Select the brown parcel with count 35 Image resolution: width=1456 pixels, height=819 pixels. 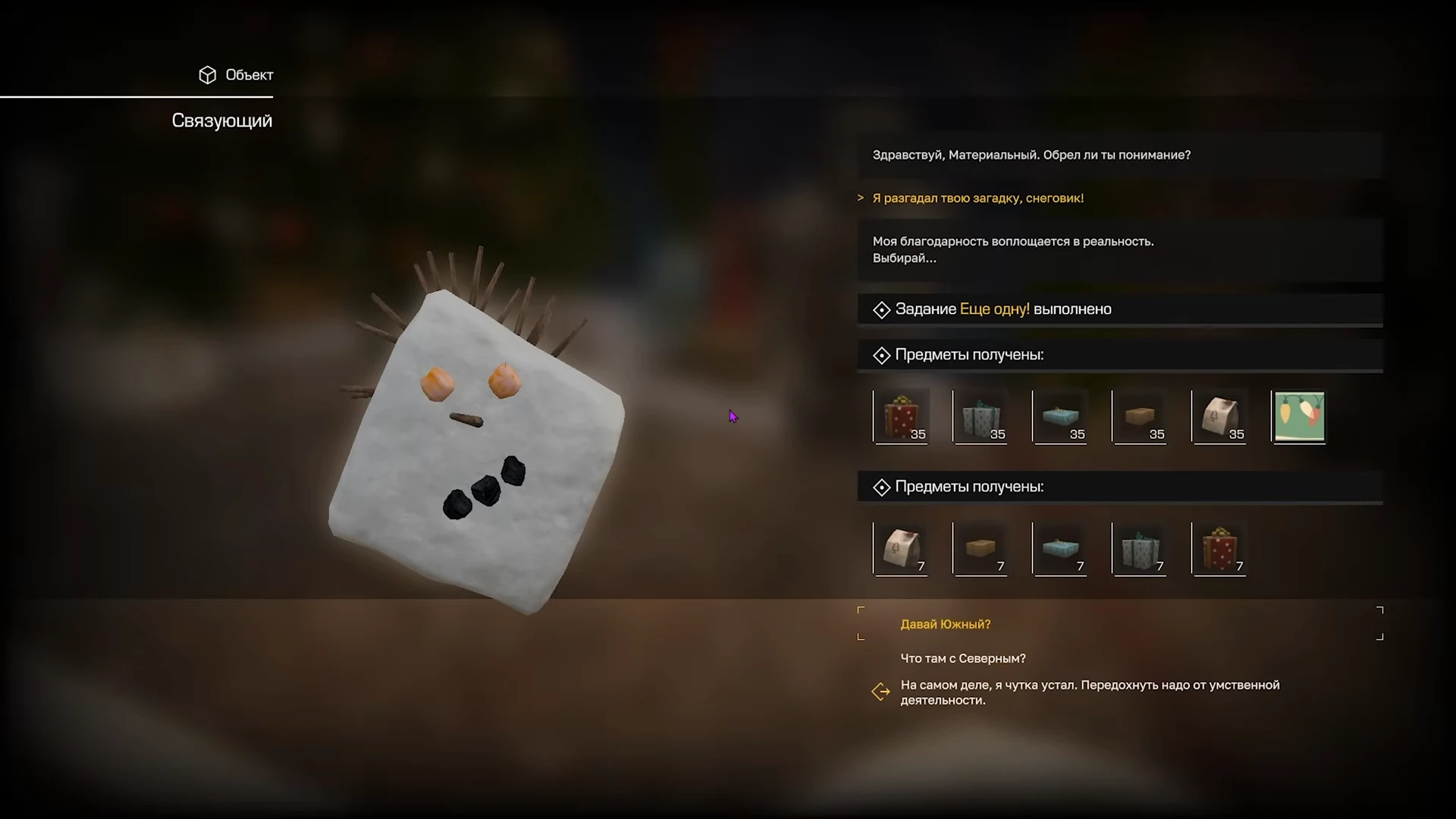coord(1140,416)
